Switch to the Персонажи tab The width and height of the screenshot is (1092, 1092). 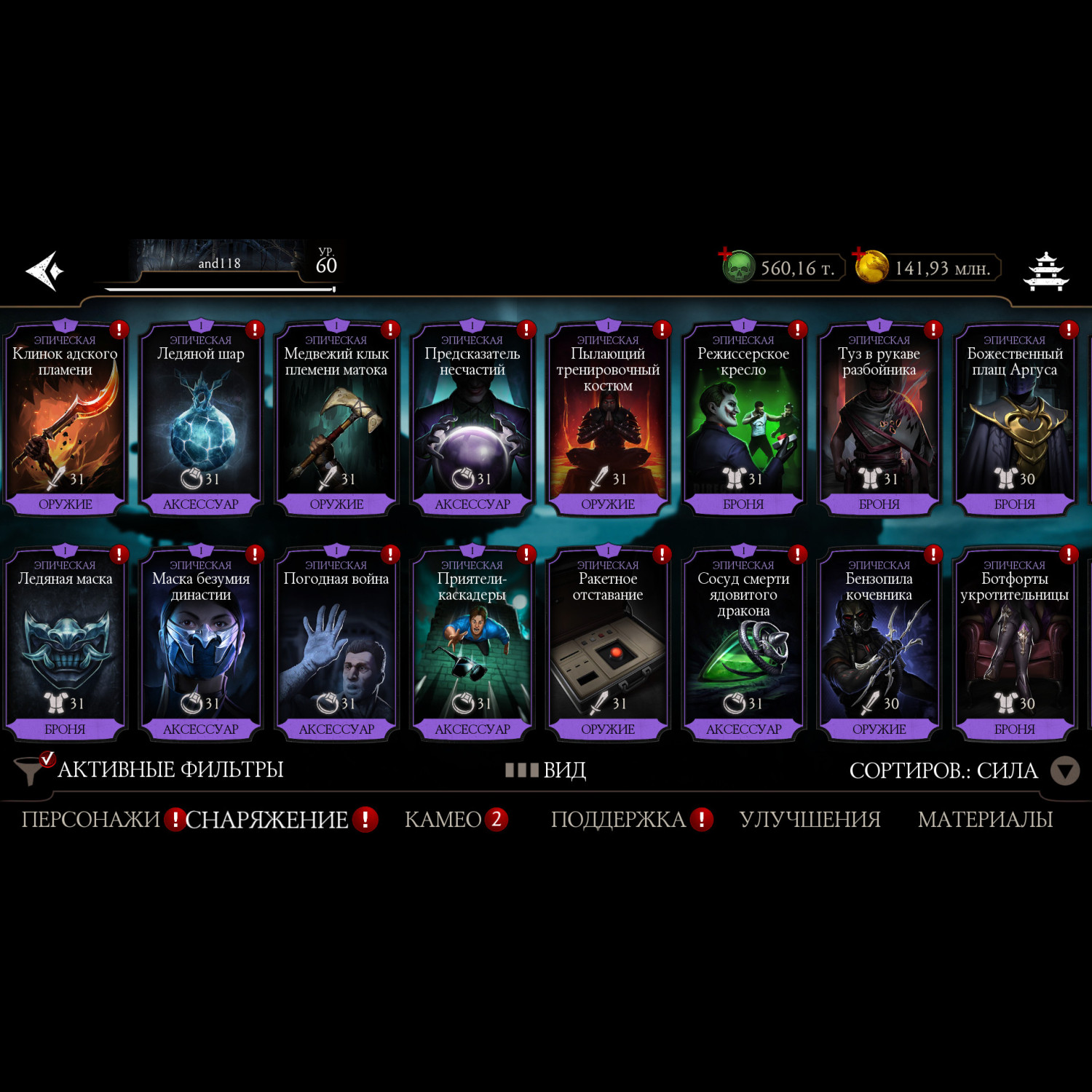[91, 820]
